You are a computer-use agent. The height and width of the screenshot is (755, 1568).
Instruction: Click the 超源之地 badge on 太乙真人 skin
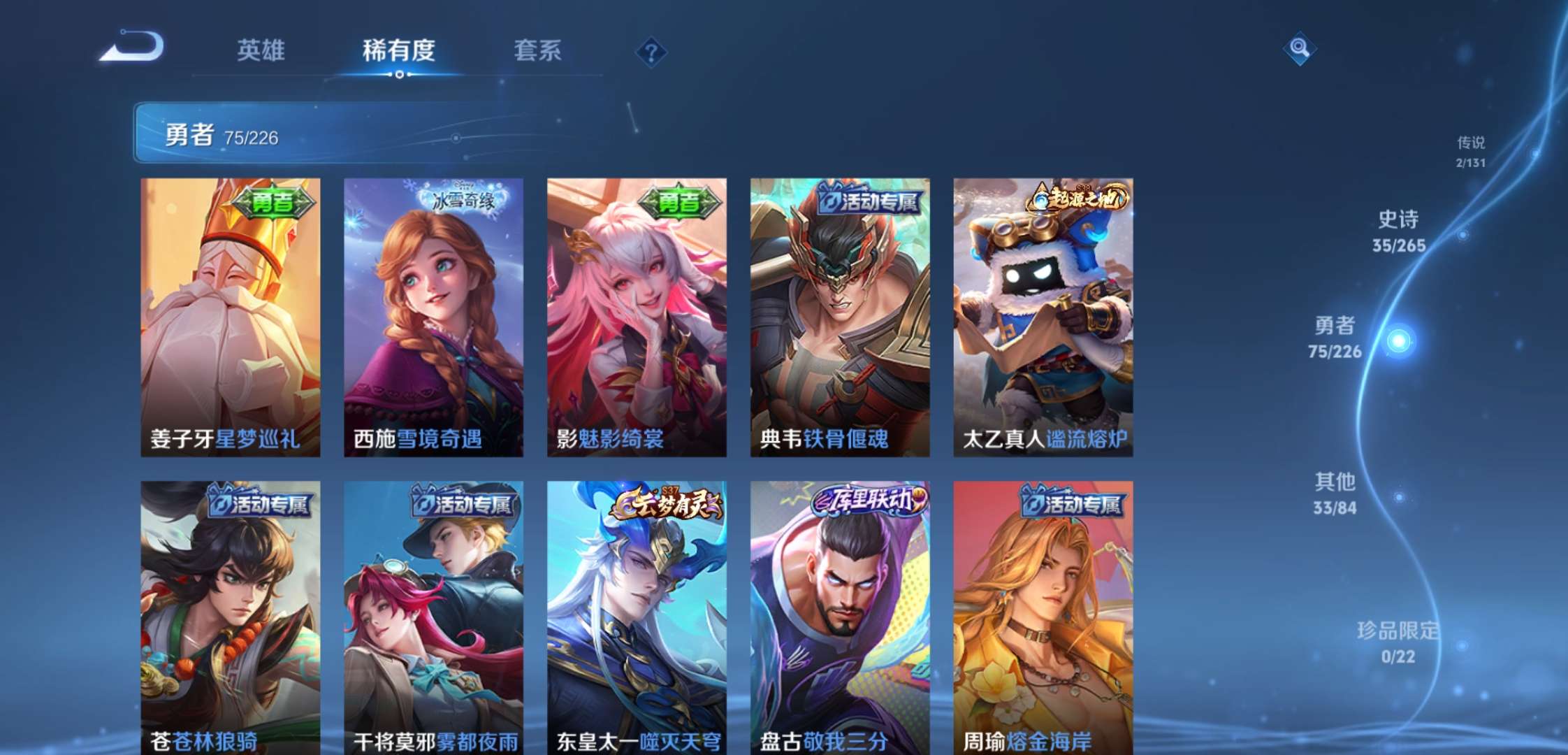point(1077,199)
